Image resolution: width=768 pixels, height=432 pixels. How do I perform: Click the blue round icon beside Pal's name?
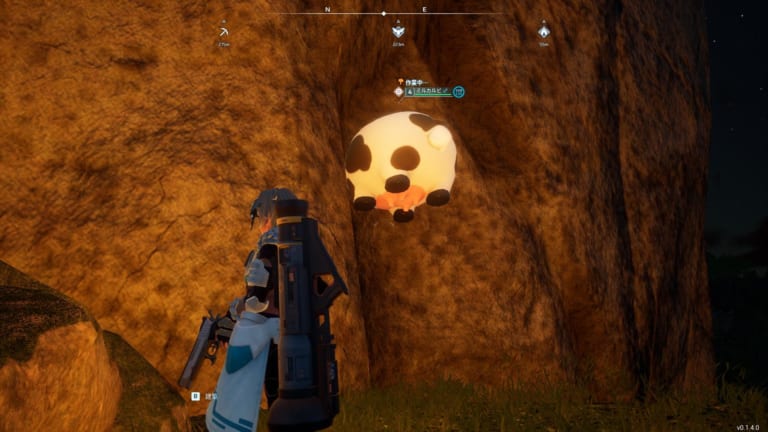pyautogui.click(x=458, y=92)
